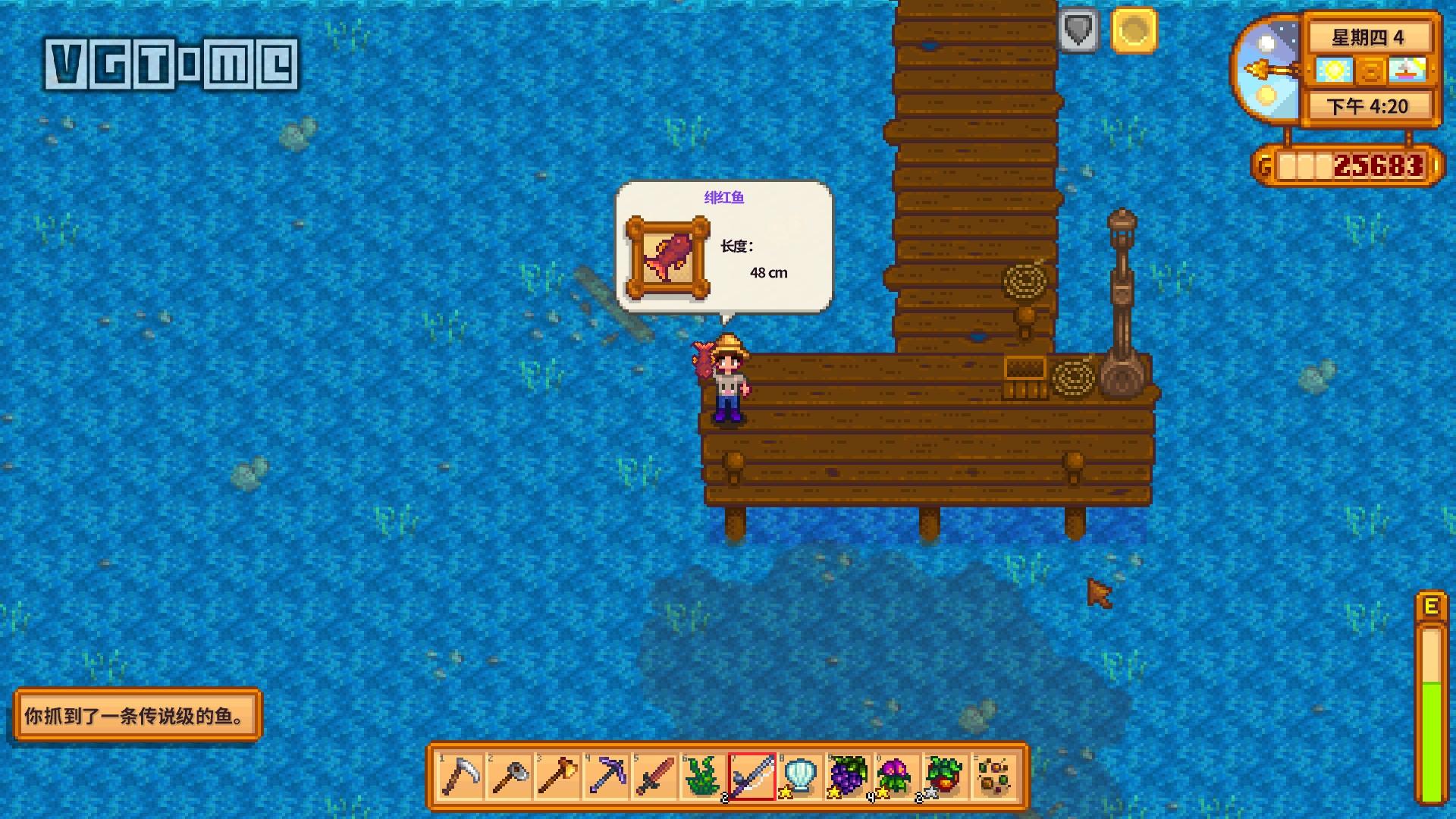Image resolution: width=1456 pixels, height=819 pixels.
Task: Select the gray-headed hoe tool slot
Action: click(x=509, y=777)
